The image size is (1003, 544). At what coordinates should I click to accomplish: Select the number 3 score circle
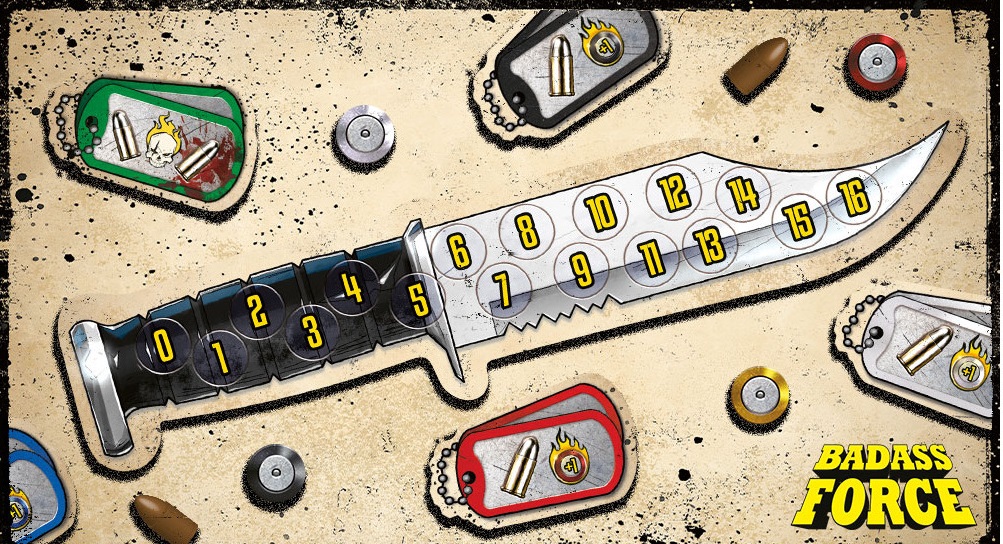pyautogui.click(x=313, y=329)
